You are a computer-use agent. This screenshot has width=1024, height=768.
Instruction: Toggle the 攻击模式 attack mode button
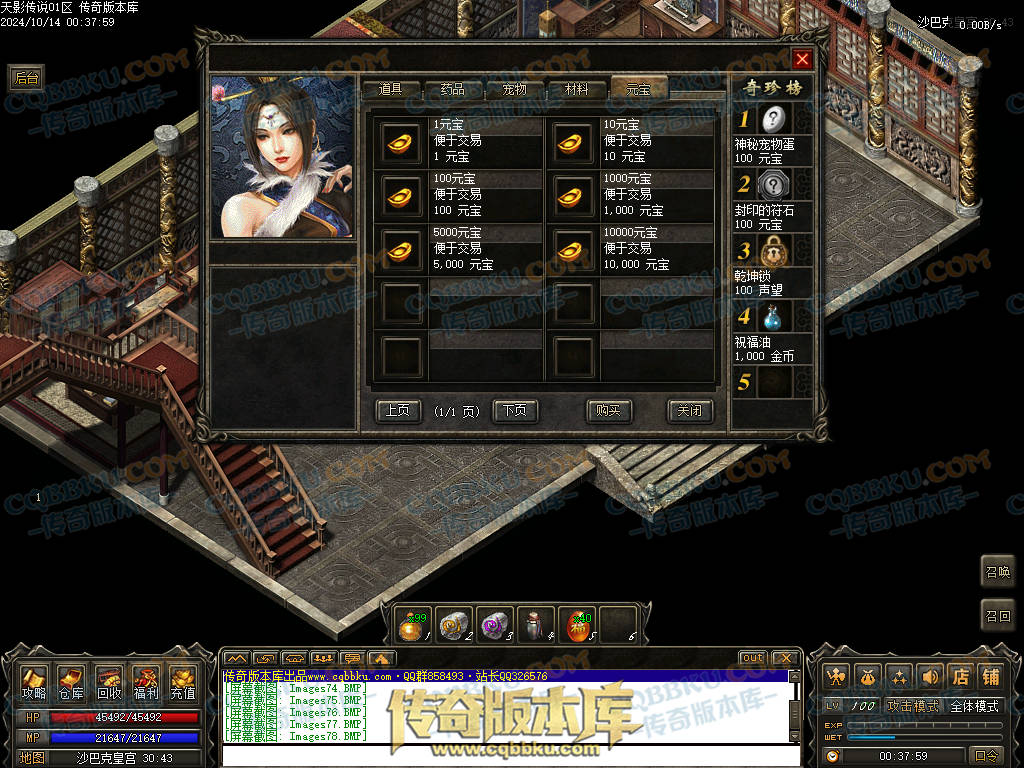(912, 706)
